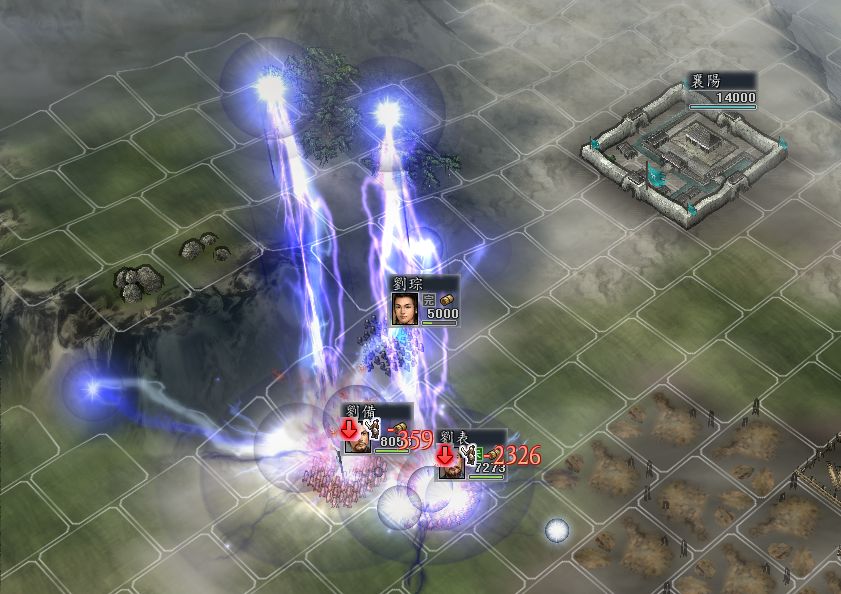This screenshot has width=841, height=594.
Task: Select the 劉琮 unit nameplate
Action: (x=425, y=300)
